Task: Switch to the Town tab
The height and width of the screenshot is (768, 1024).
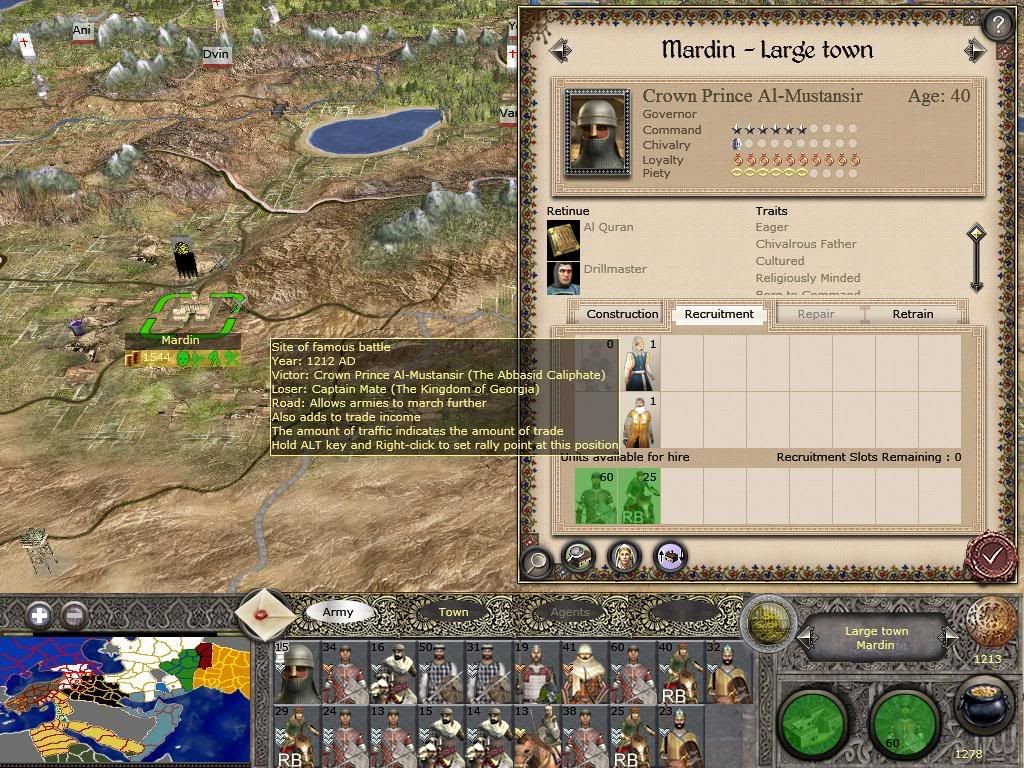Action: [x=453, y=612]
